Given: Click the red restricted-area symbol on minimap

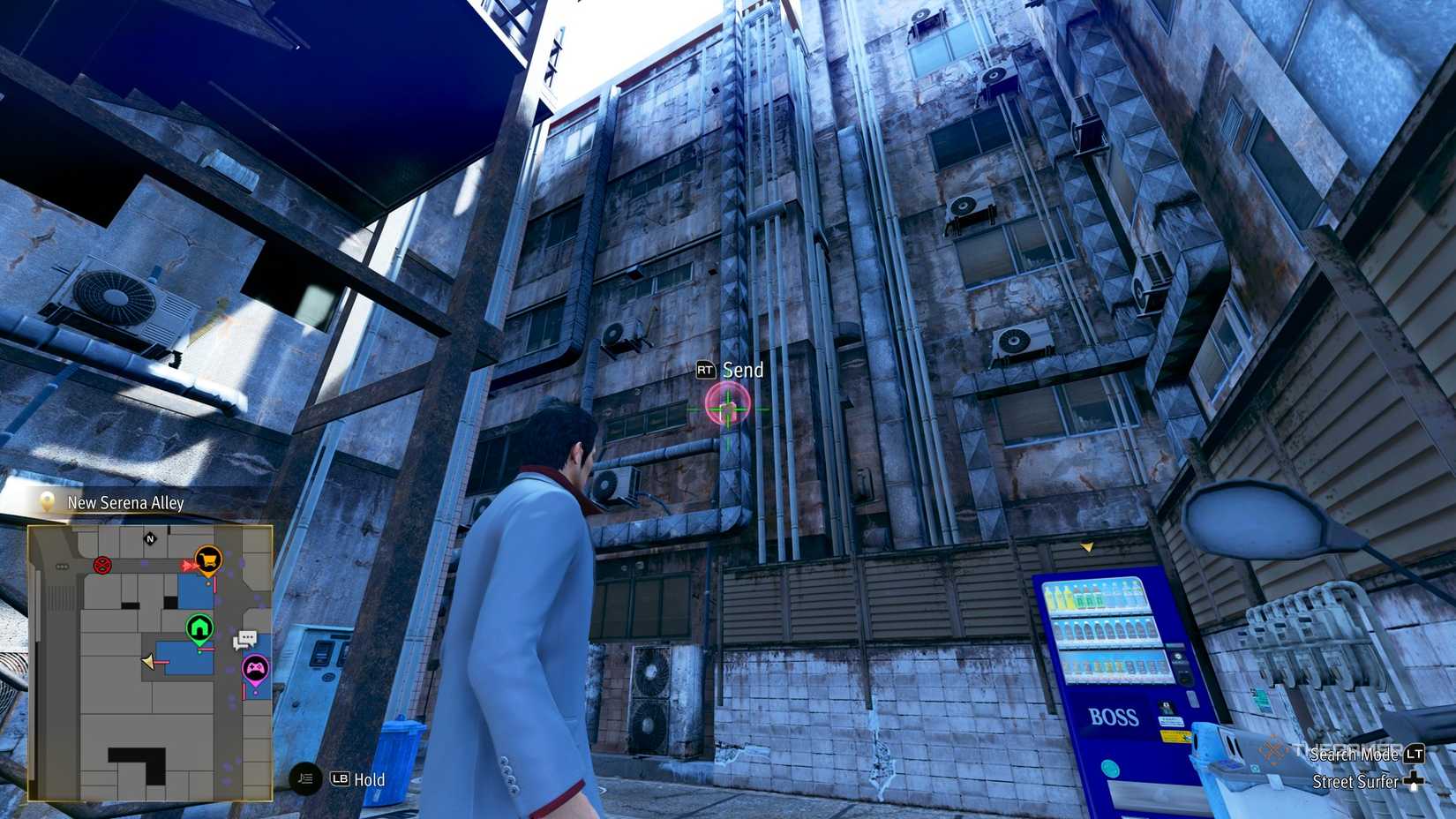Looking at the screenshot, I should [x=101, y=566].
